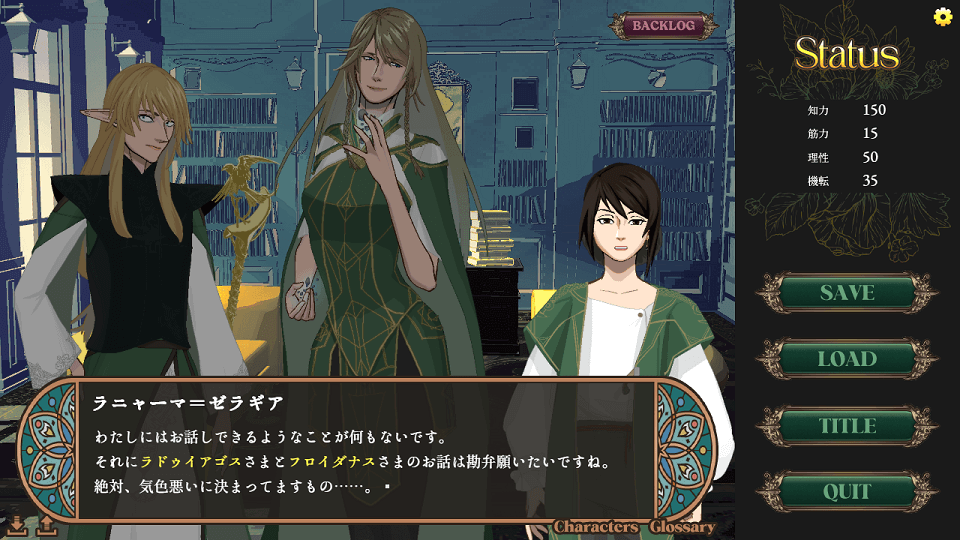Choose the QUIT button
960x540 pixels.
pos(846,492)
